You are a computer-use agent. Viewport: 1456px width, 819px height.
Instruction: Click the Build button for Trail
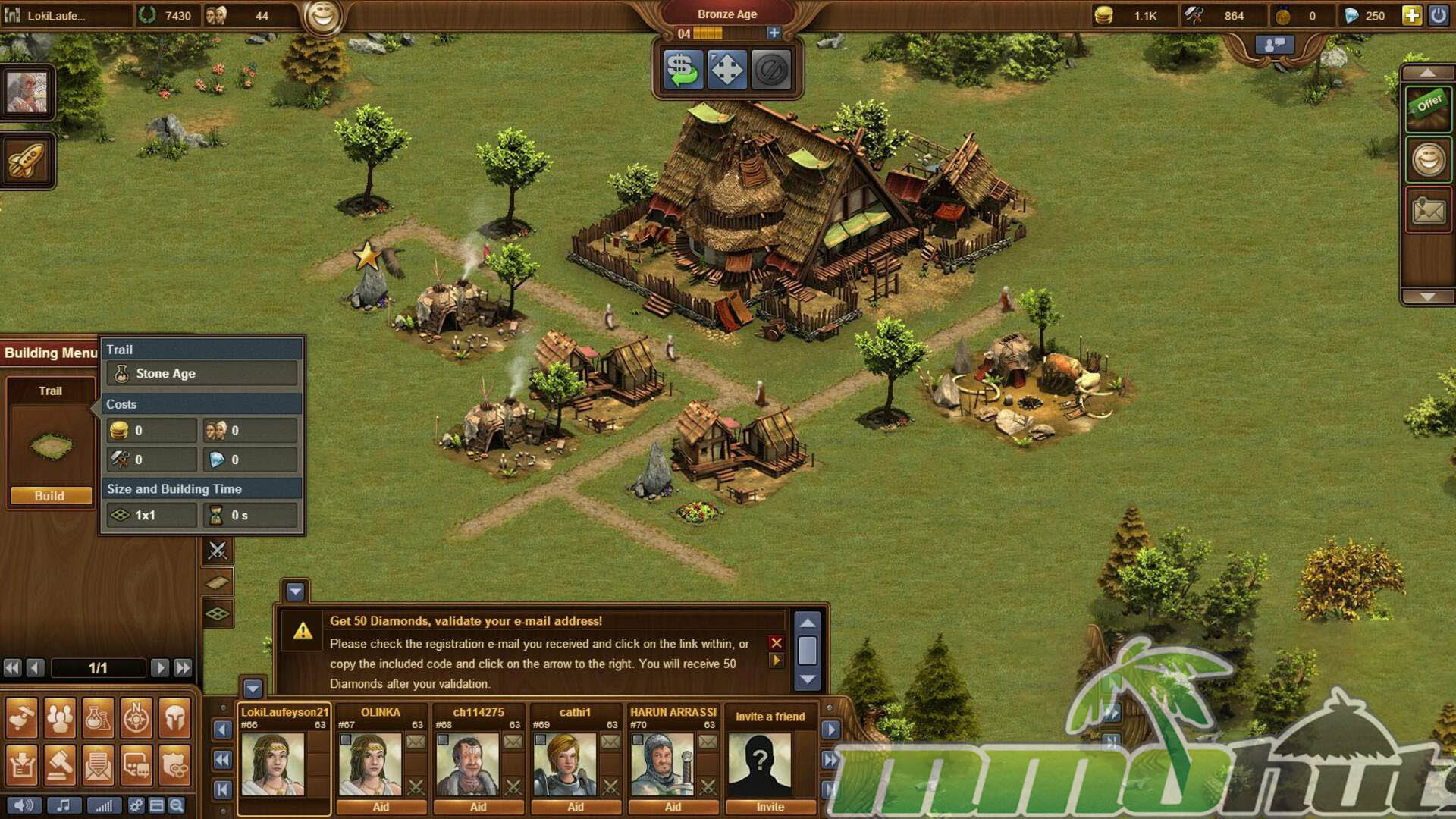pyautogui.click(x=50, y=496)
